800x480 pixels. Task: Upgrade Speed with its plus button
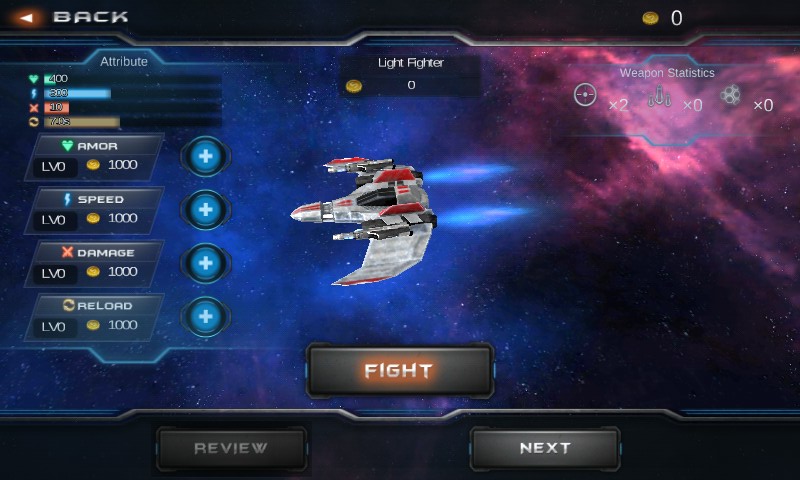click(x=206, y=210)
